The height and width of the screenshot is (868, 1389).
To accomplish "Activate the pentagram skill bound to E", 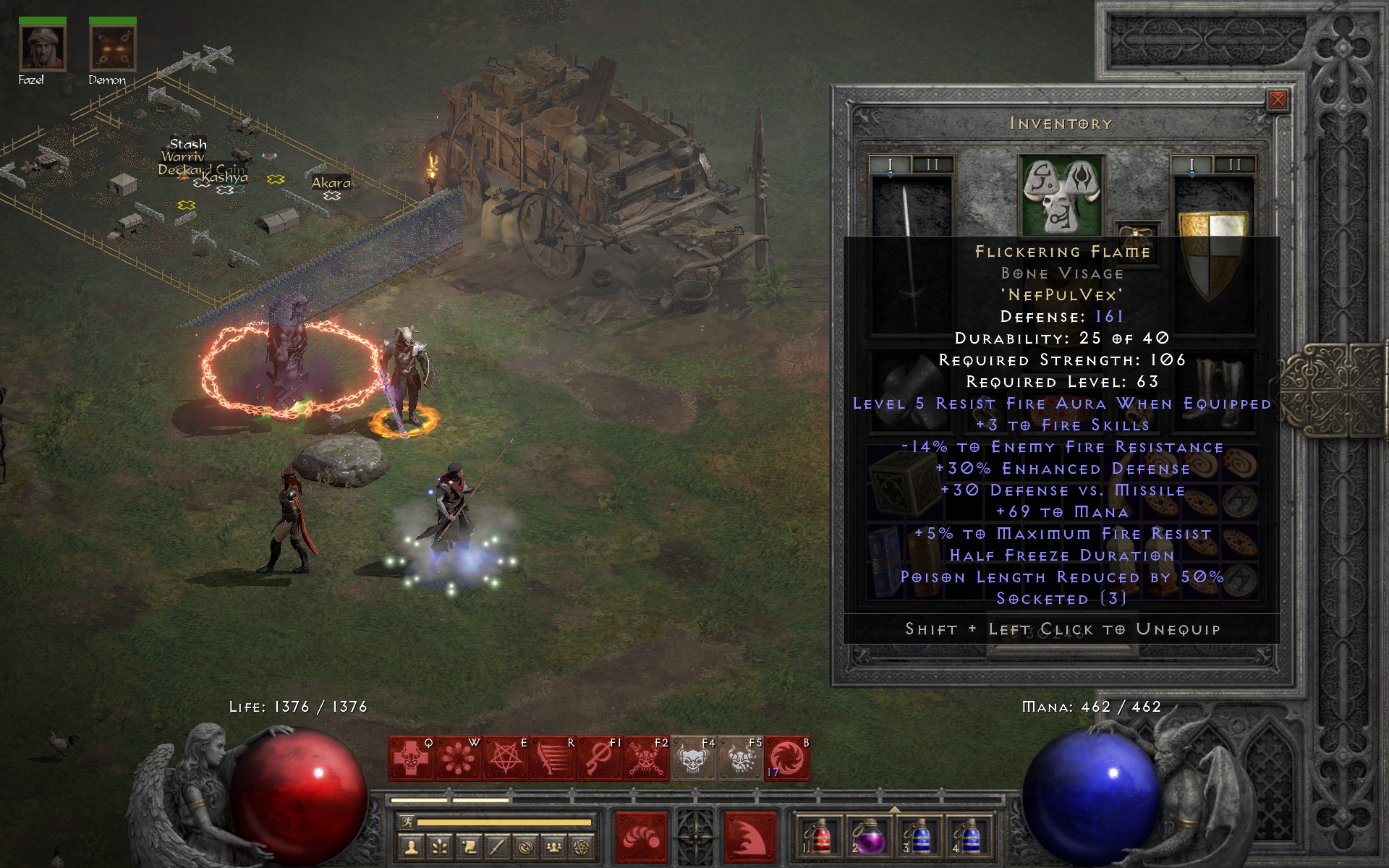I will (x=505, y=759).
